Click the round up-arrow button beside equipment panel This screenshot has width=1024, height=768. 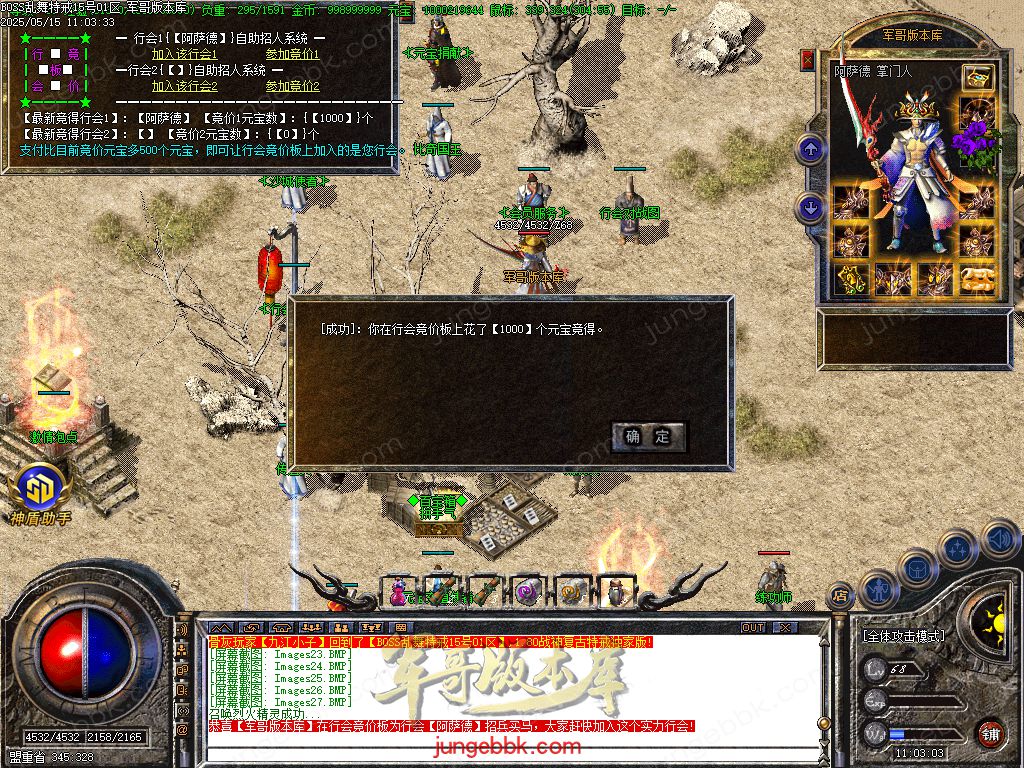811,151
